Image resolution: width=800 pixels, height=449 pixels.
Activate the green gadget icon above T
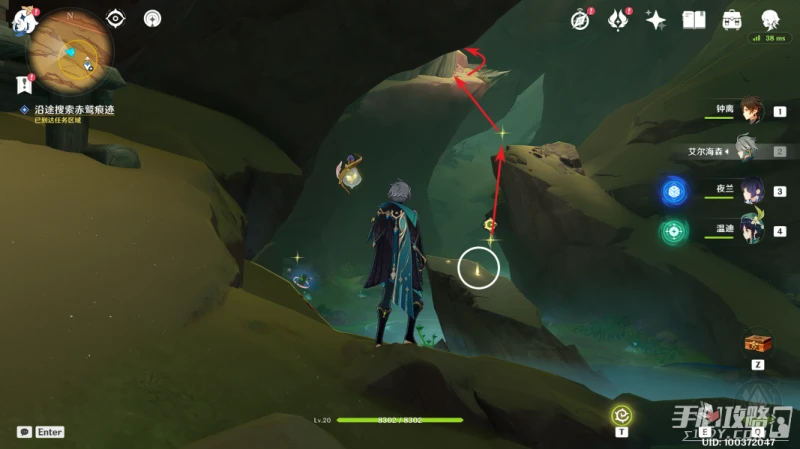pos(621,414)
